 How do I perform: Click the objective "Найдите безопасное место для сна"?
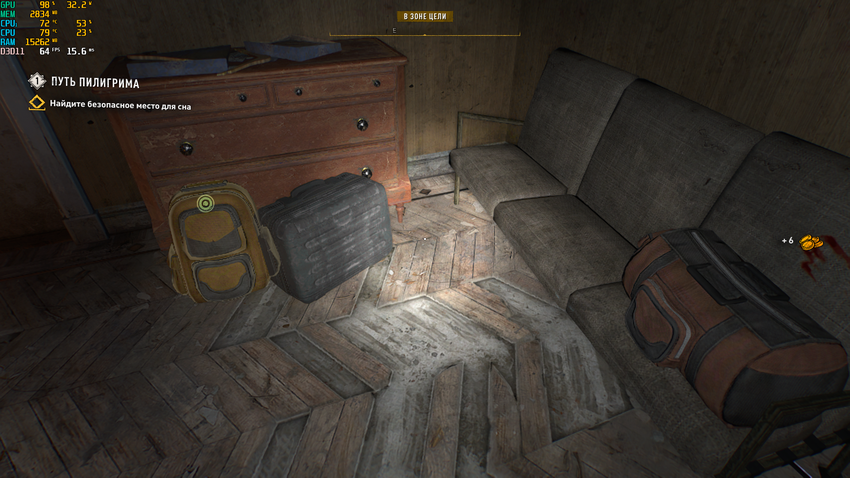click(120, 104)
